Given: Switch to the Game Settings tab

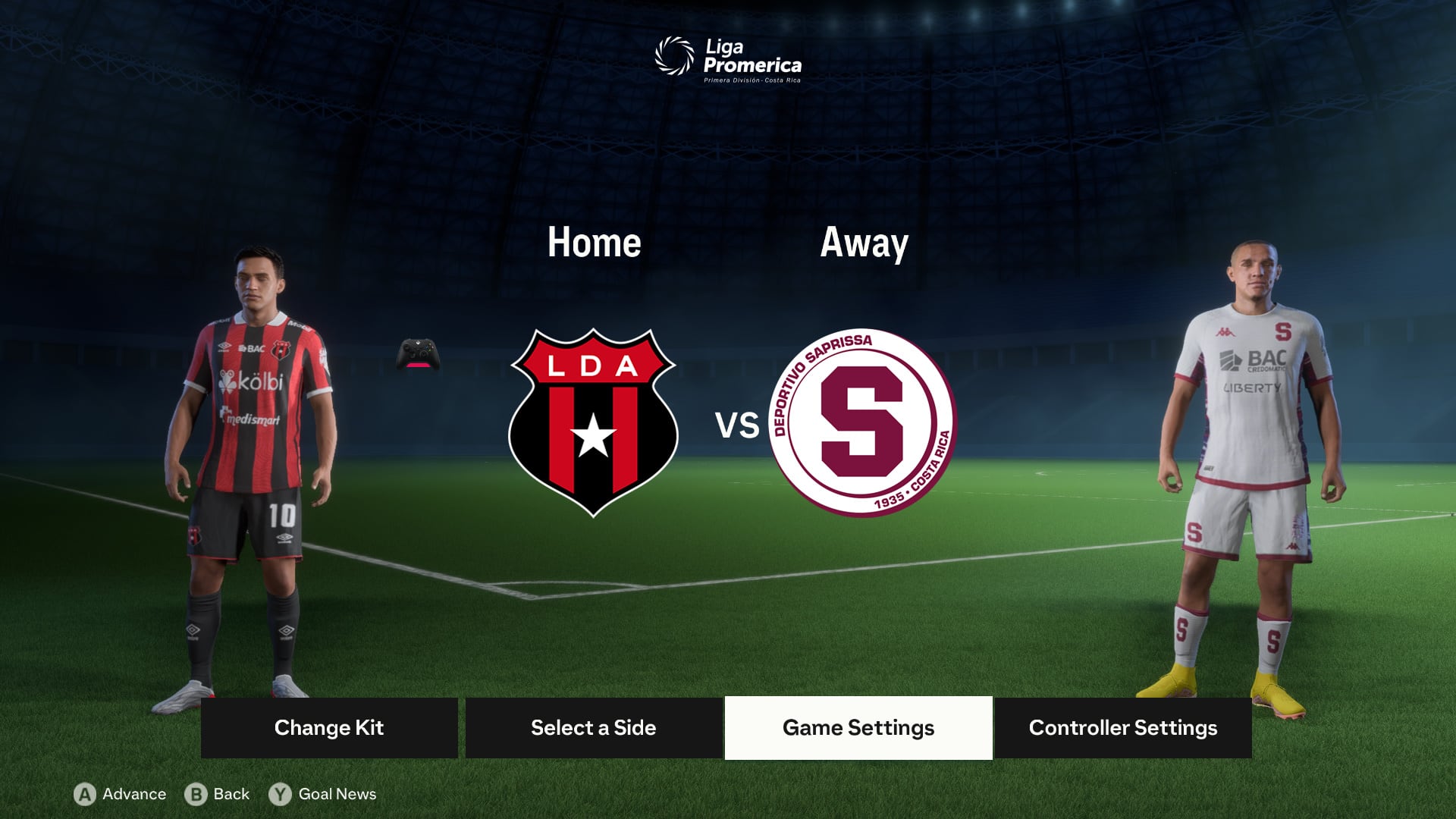Looking at the screenshot, I should point(858,727).
